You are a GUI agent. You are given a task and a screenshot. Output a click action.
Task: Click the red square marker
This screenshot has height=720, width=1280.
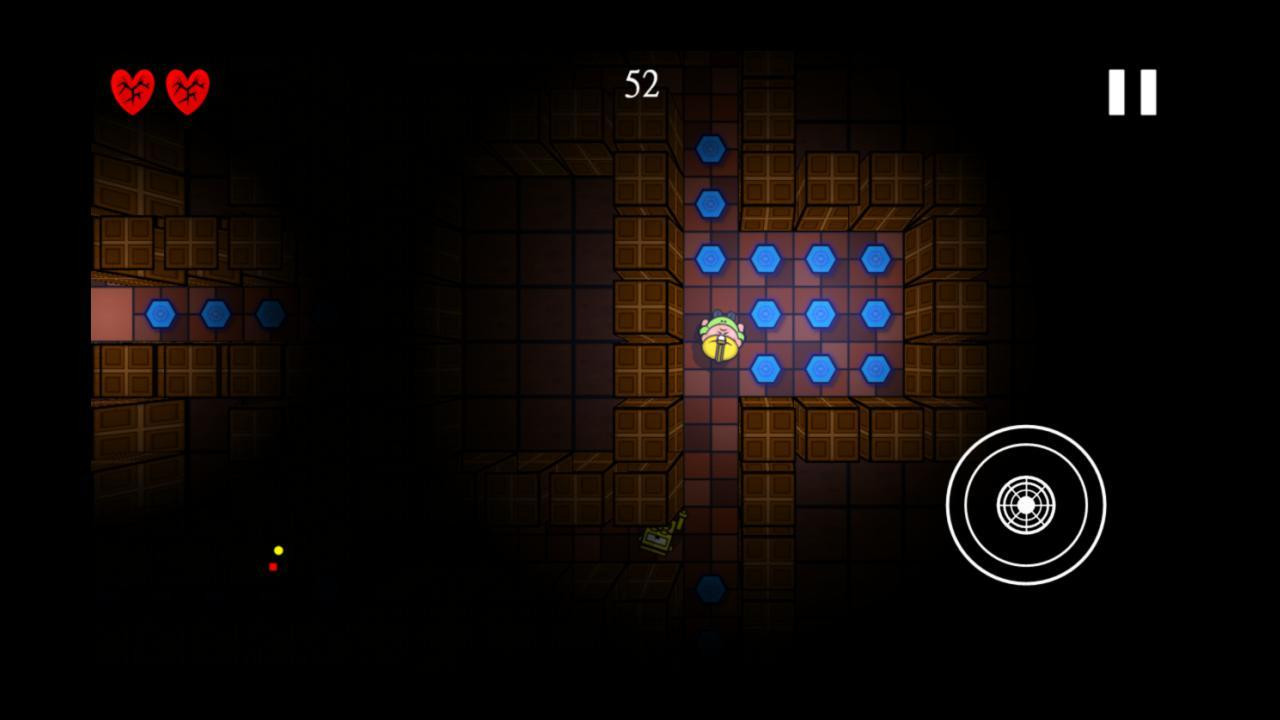pyautogui.click(x=273, y=567)
